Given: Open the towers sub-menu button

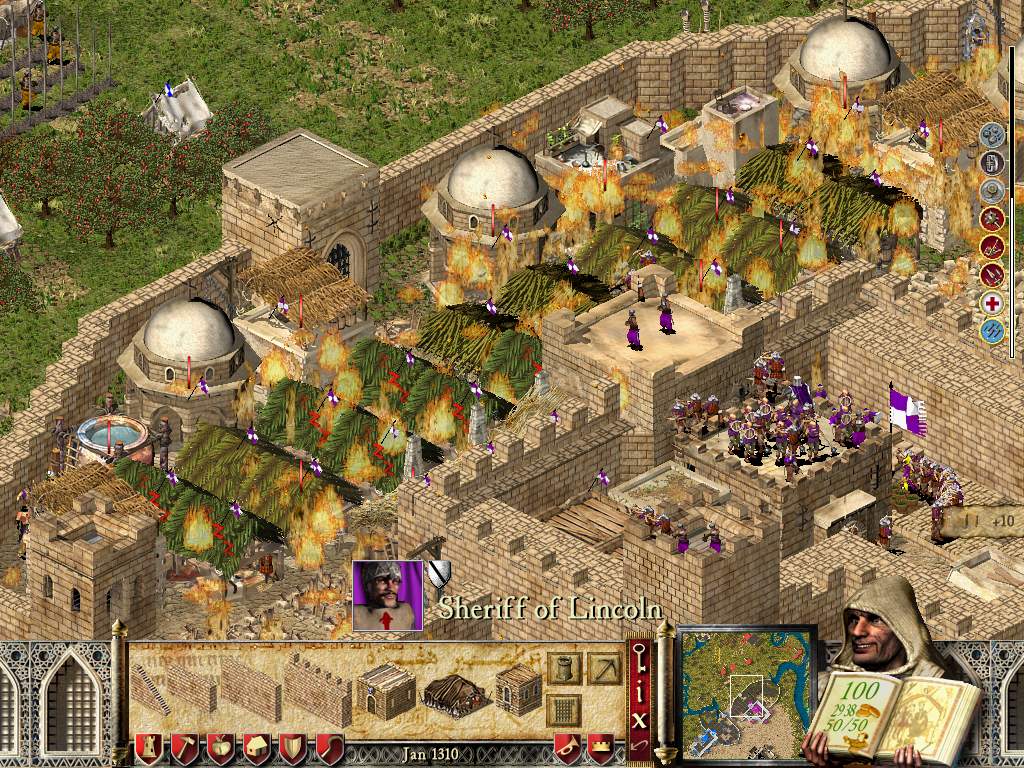Looking at the screenshot, I should (564, 668).
